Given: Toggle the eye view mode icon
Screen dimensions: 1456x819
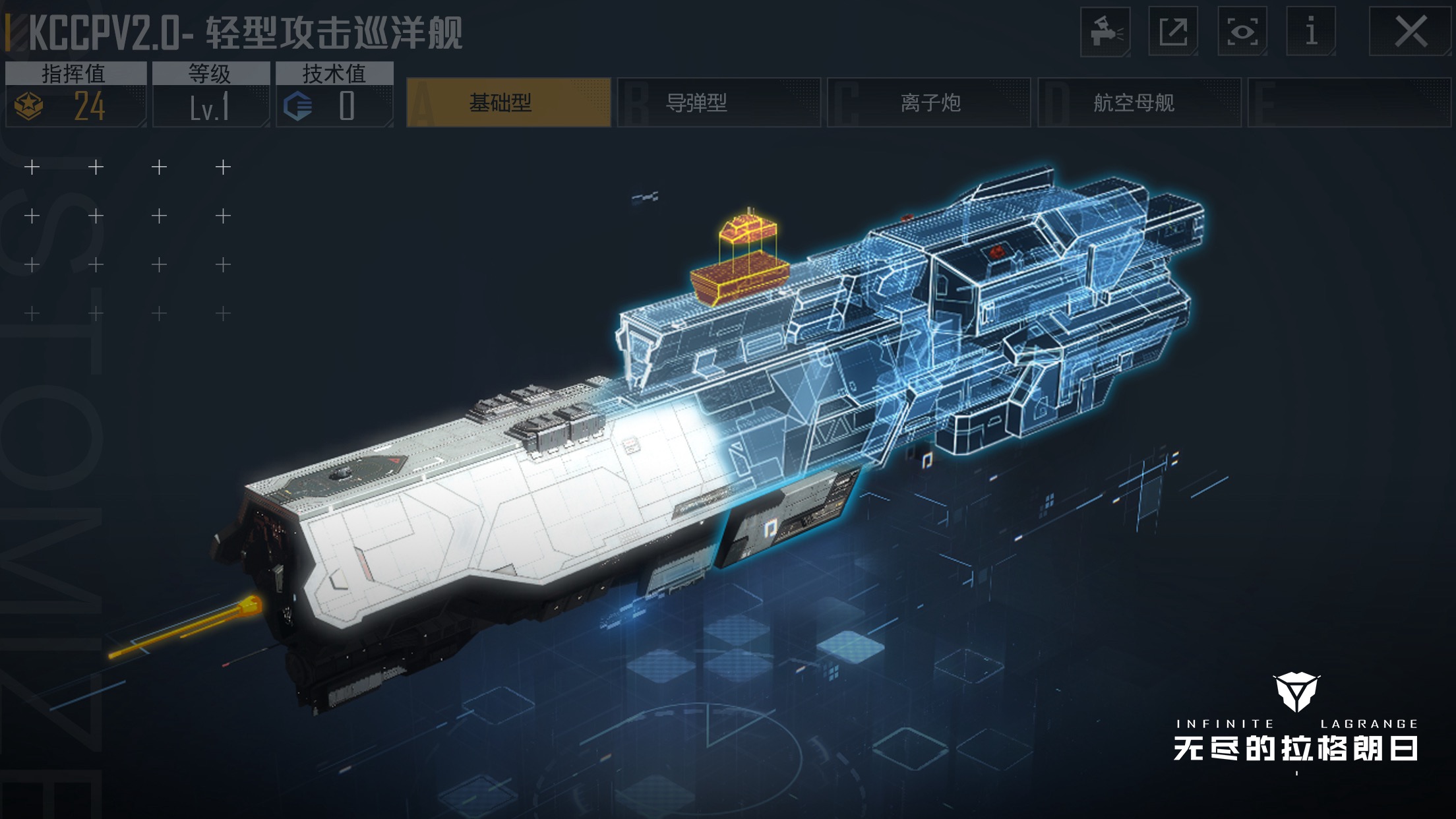Looking at the screenshot, I should pos(1242,32).
